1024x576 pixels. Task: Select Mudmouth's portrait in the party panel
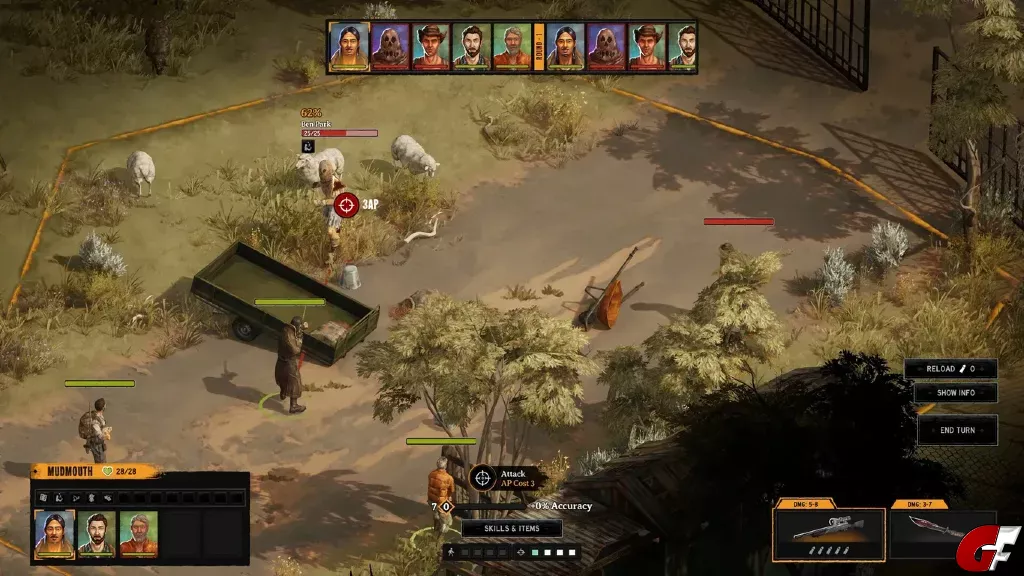[x=55, y=533]
